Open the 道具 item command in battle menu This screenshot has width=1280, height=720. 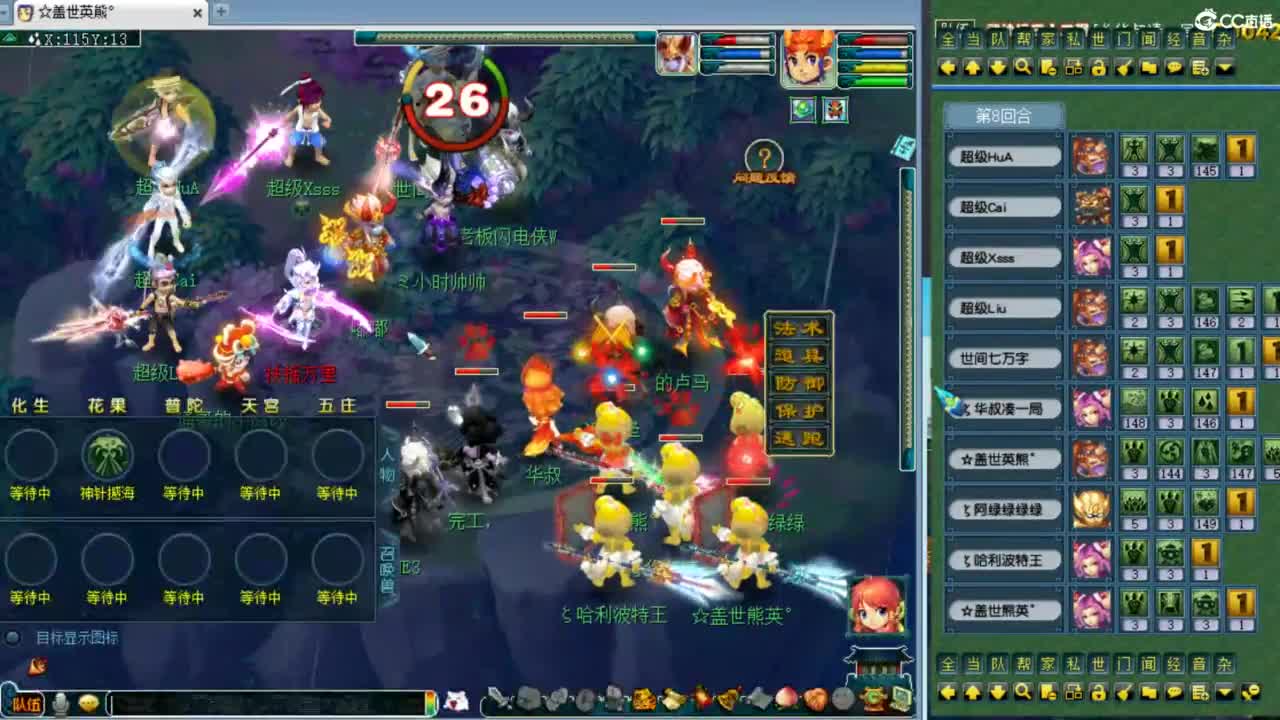tap(799, 354)
